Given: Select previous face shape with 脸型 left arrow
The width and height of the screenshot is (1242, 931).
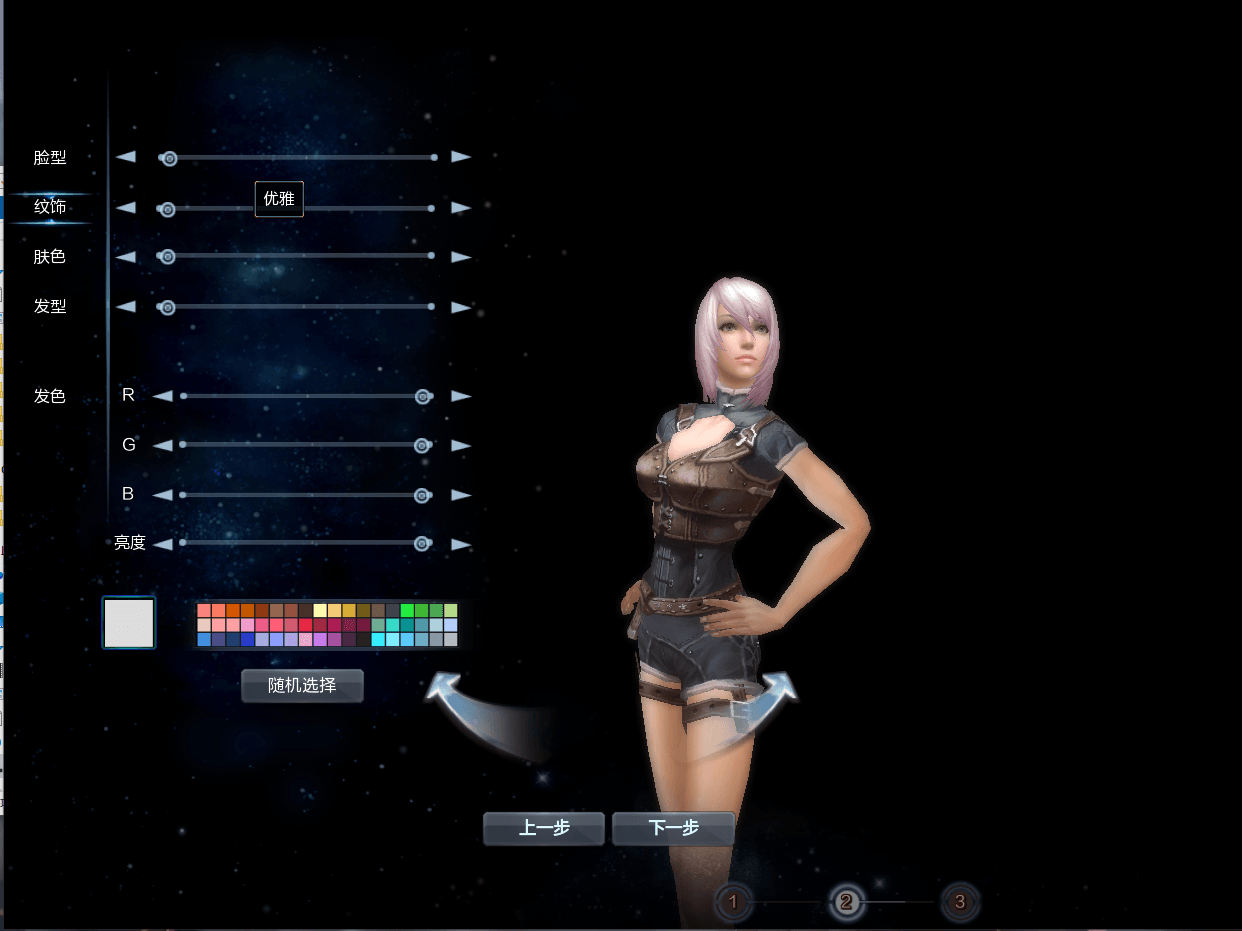Looking at the screenshot, I should 125,157.
